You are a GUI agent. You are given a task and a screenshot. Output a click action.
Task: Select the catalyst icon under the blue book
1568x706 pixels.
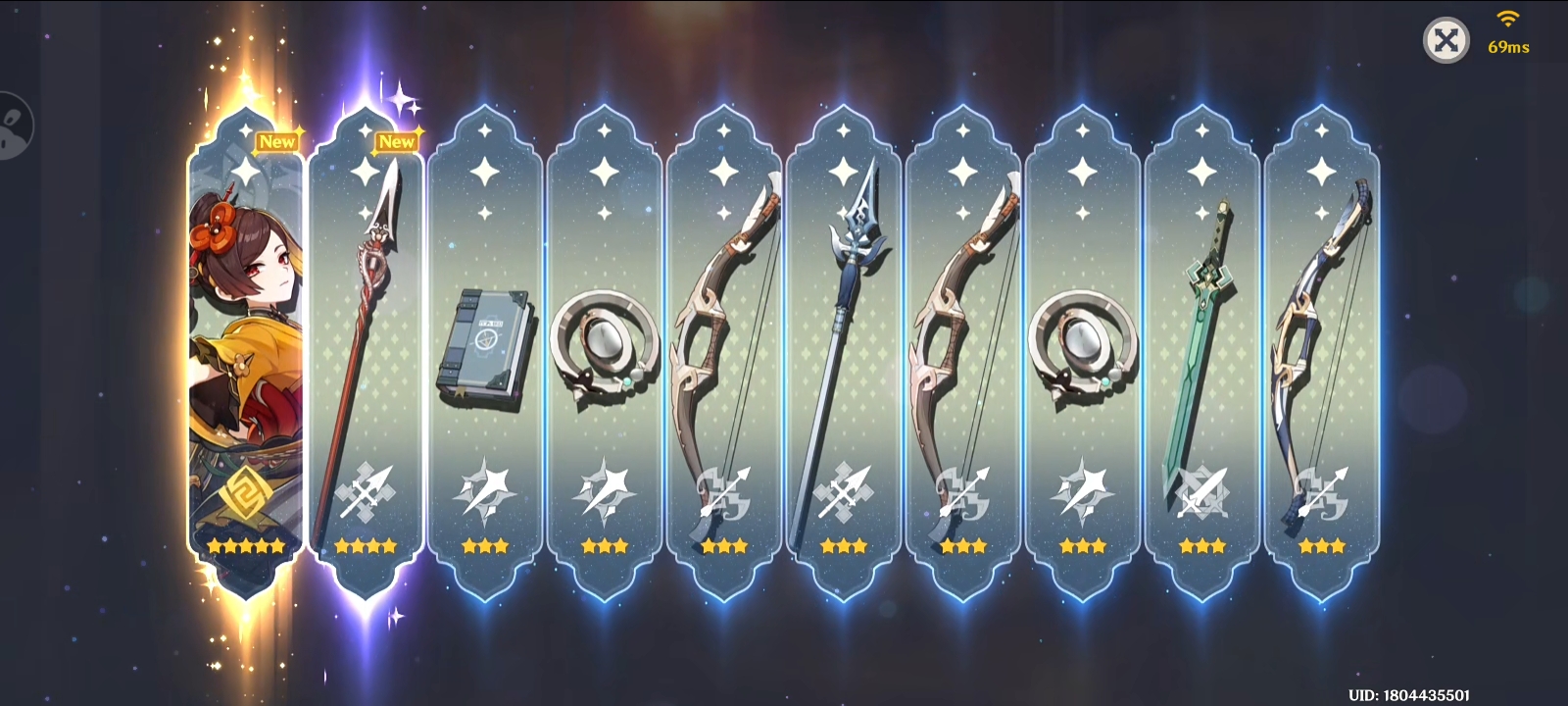[487, 490]
